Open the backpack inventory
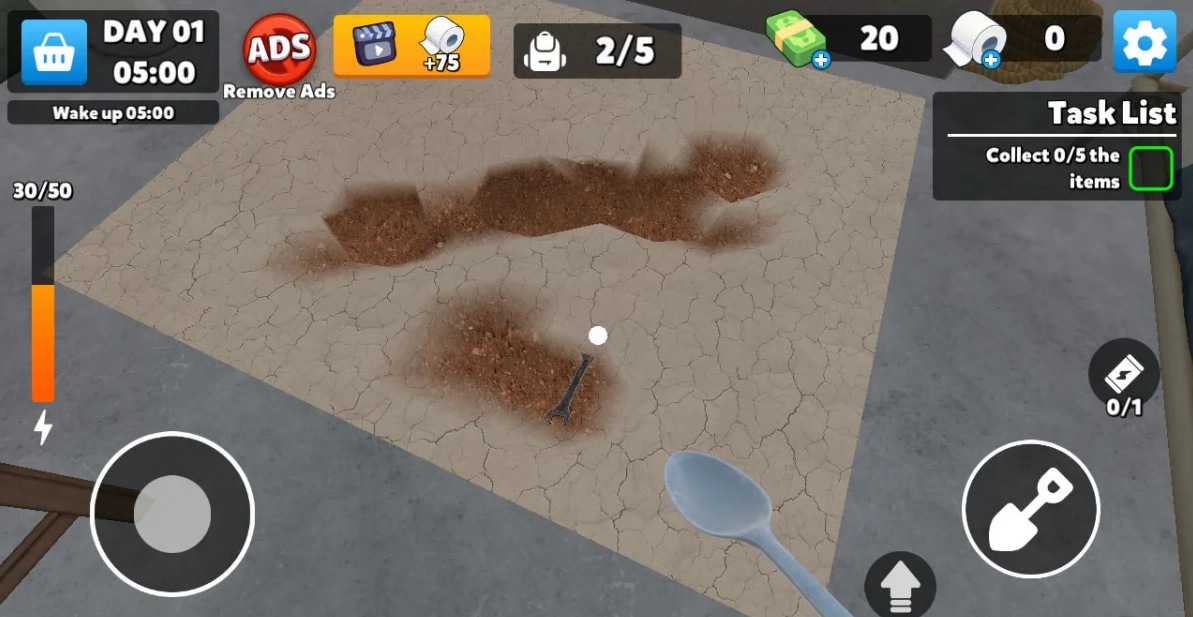The width and height of the screenshot is (1193, 617). pyautogui.click(x=597, y=50)
